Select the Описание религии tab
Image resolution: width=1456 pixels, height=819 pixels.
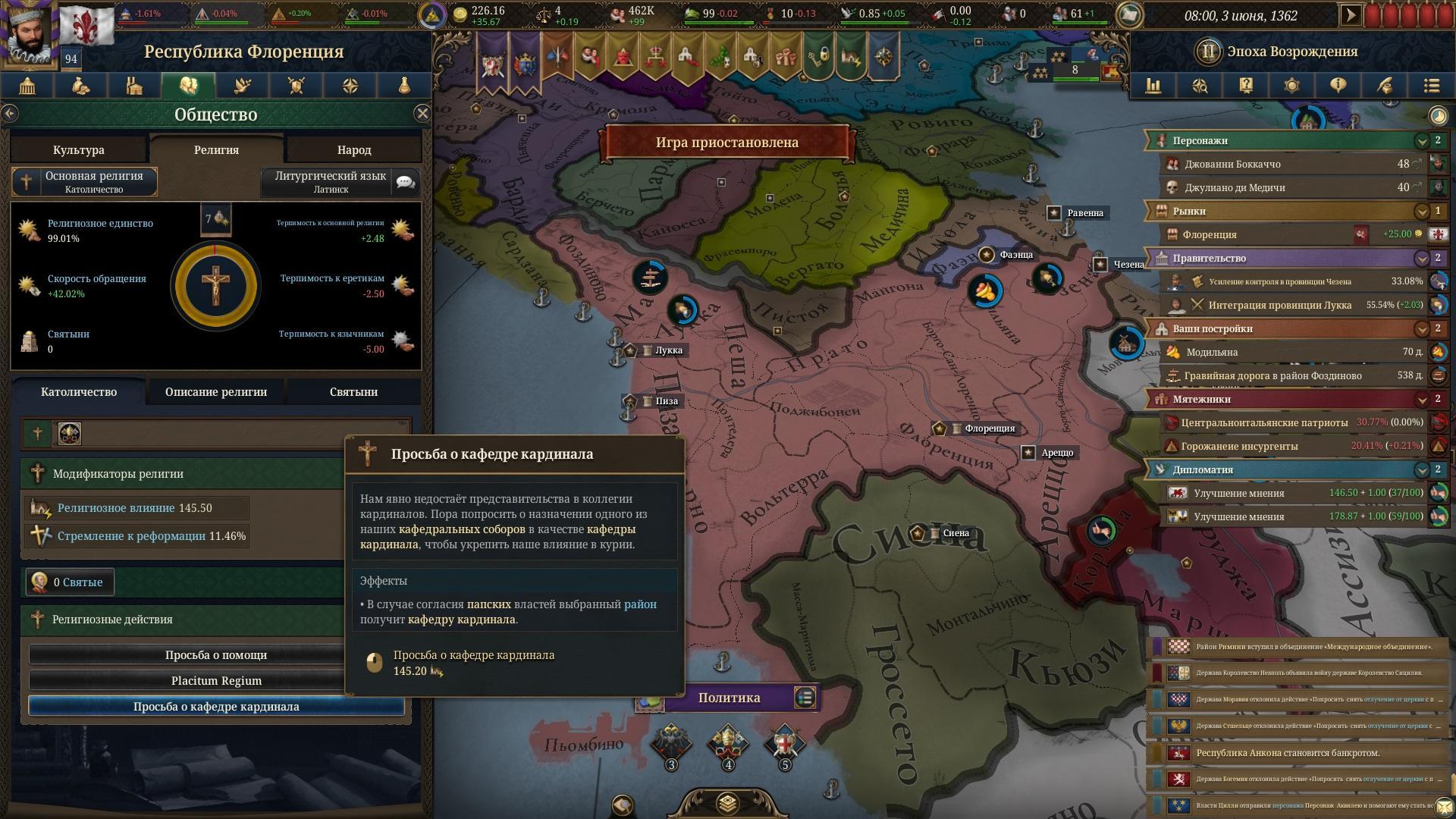click(x=216, y=392)
